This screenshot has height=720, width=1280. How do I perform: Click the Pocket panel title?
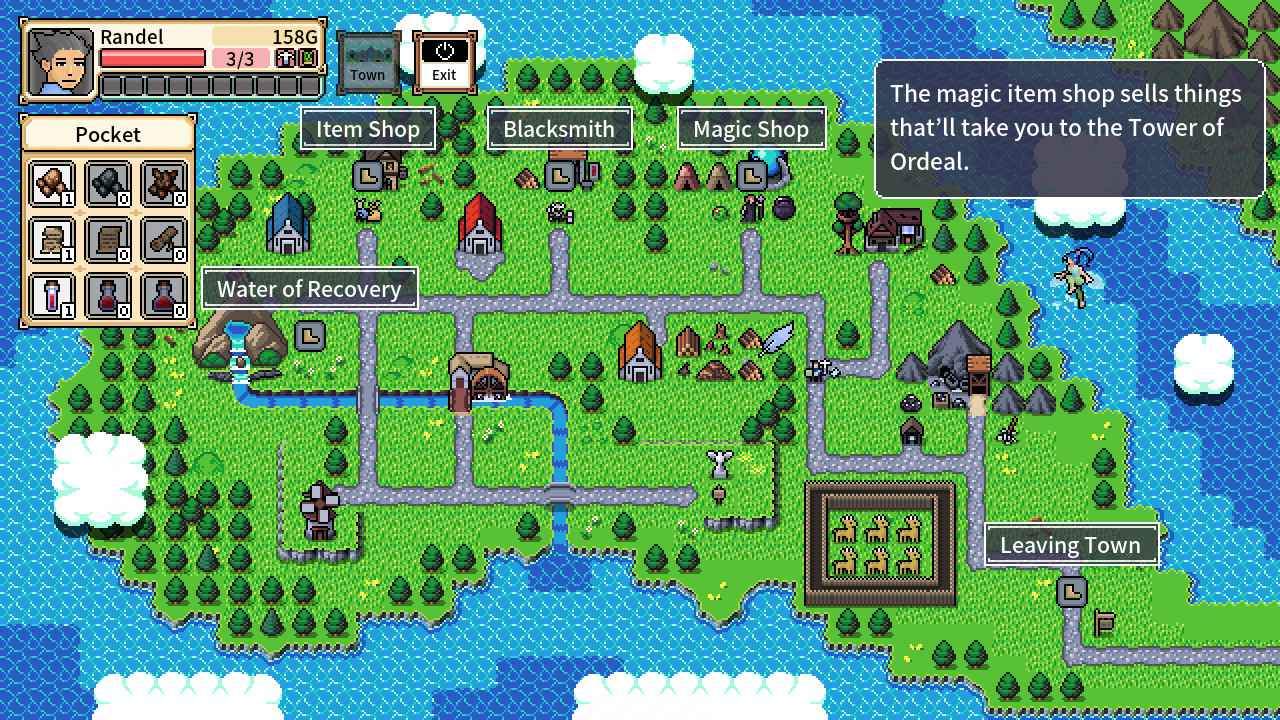pyautogui.click(x=107, y=134)
